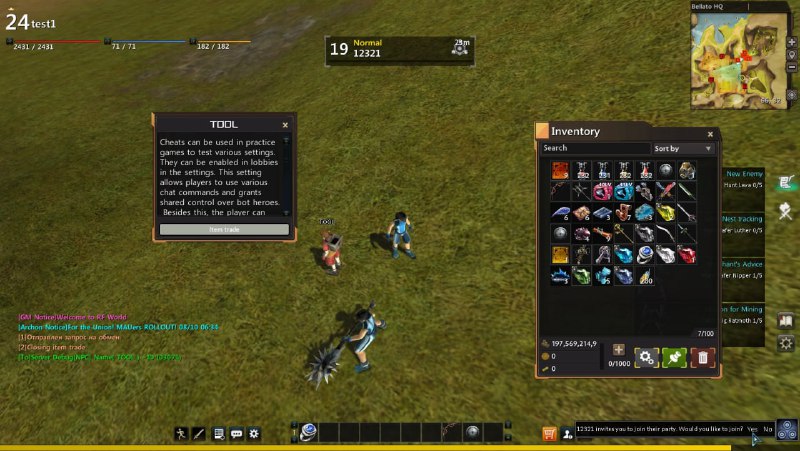Click the Item trade button
The image size is (800, 451).
coord(224,229)
